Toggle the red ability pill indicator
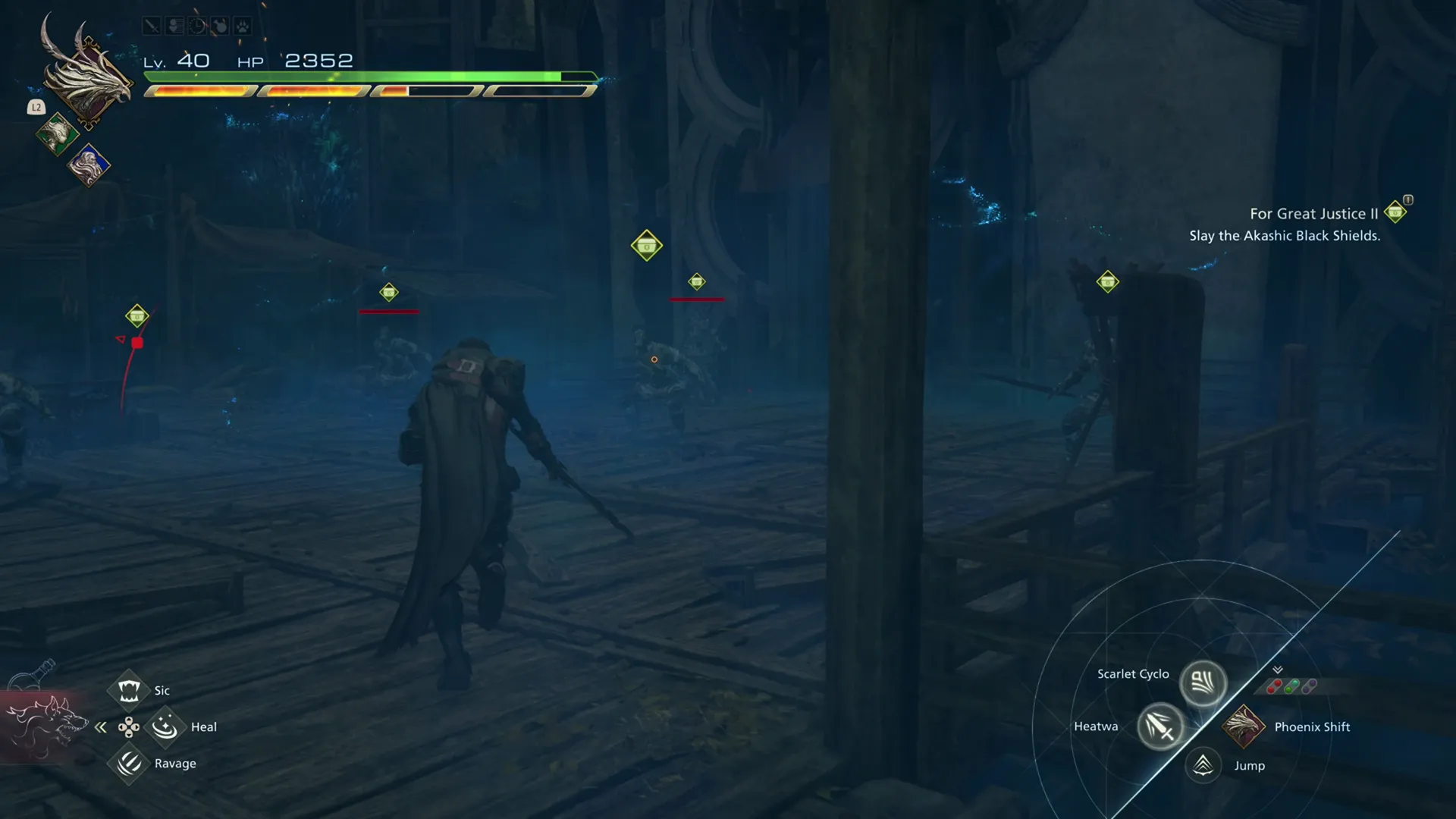 coord(1275,686)
